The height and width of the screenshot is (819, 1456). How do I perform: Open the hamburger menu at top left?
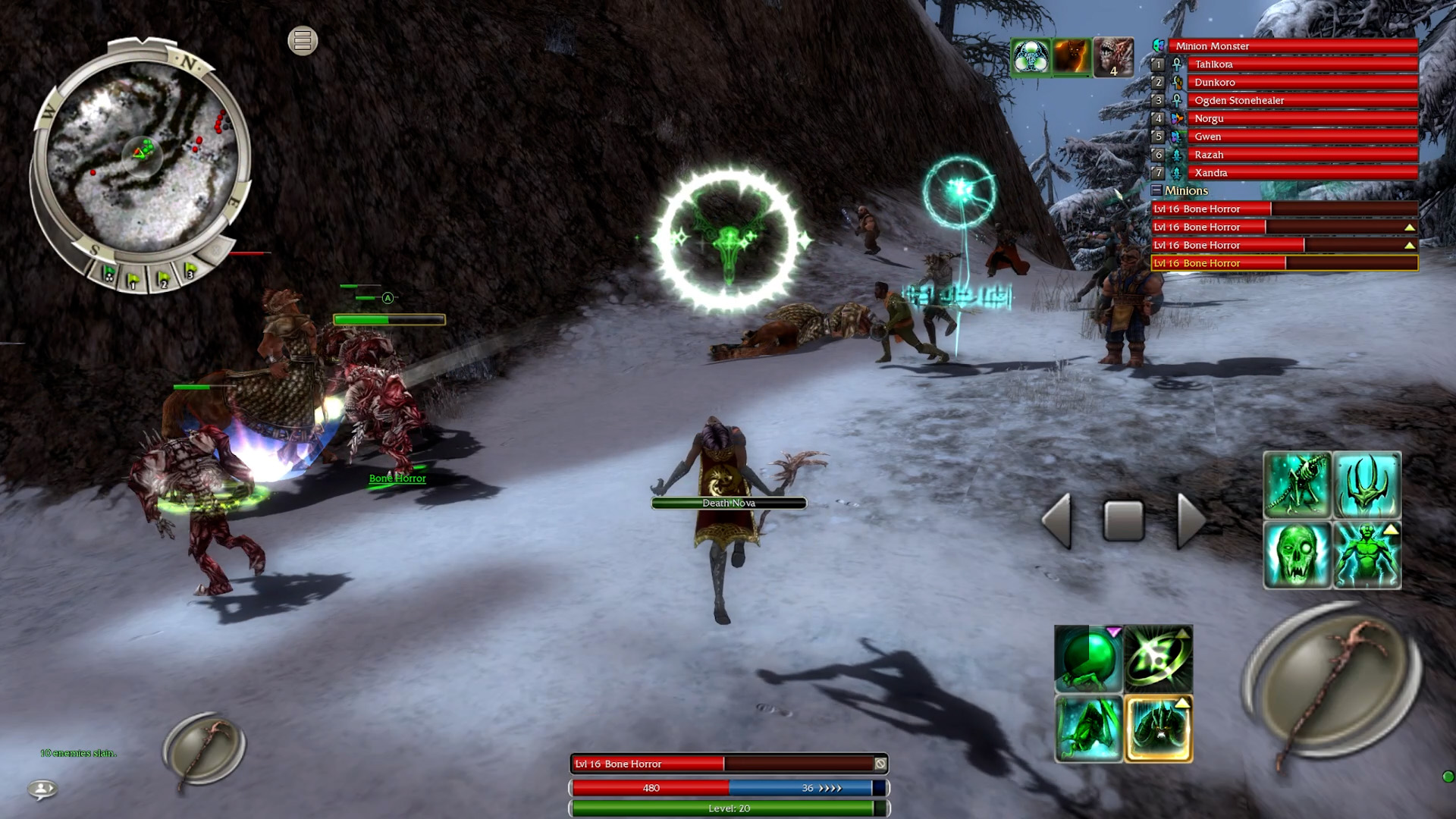click(x=302, y=41)
